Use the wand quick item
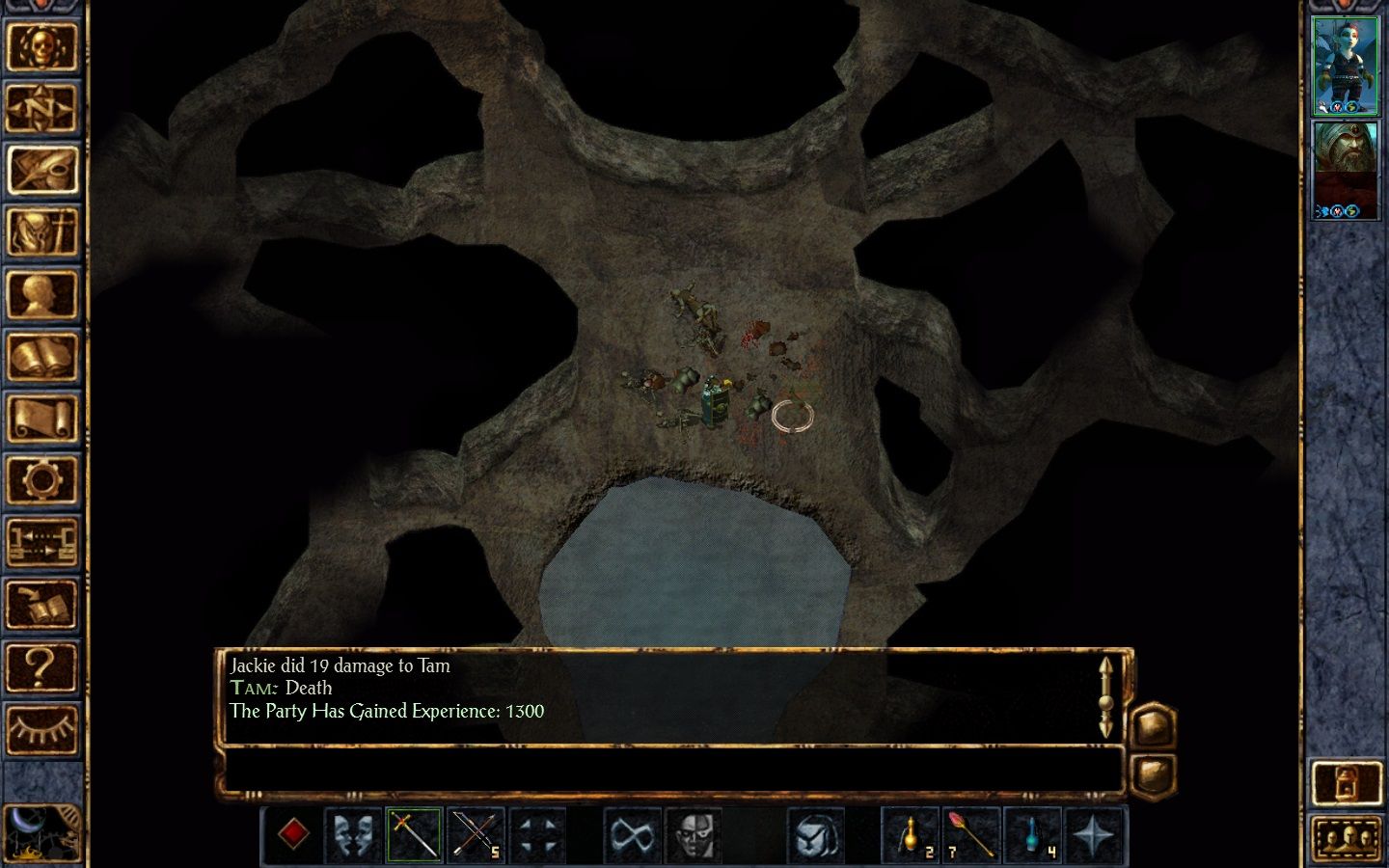 [971, 834]
